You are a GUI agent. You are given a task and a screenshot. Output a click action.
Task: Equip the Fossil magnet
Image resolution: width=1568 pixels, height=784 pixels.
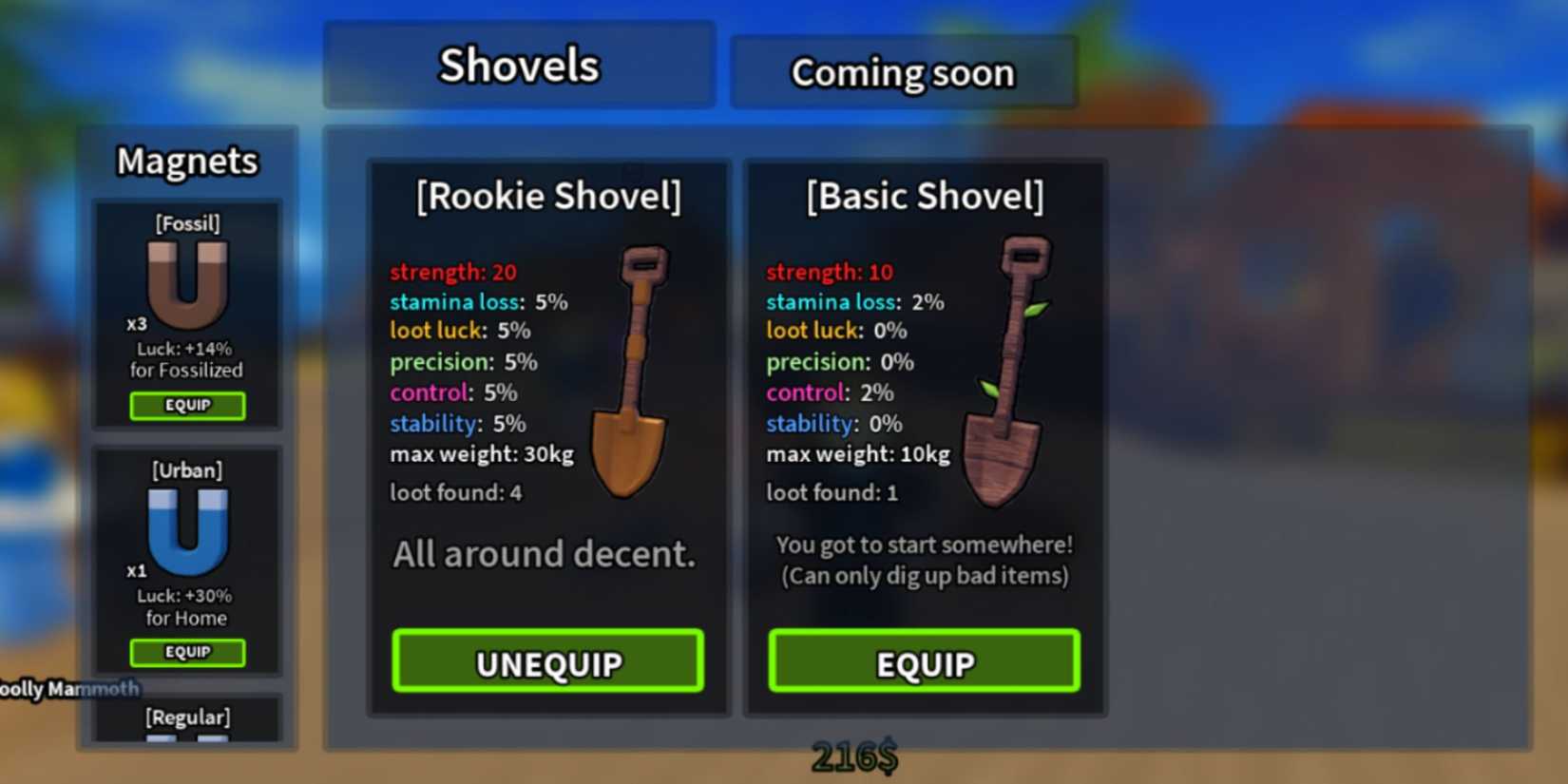click(x=187, y=406)
